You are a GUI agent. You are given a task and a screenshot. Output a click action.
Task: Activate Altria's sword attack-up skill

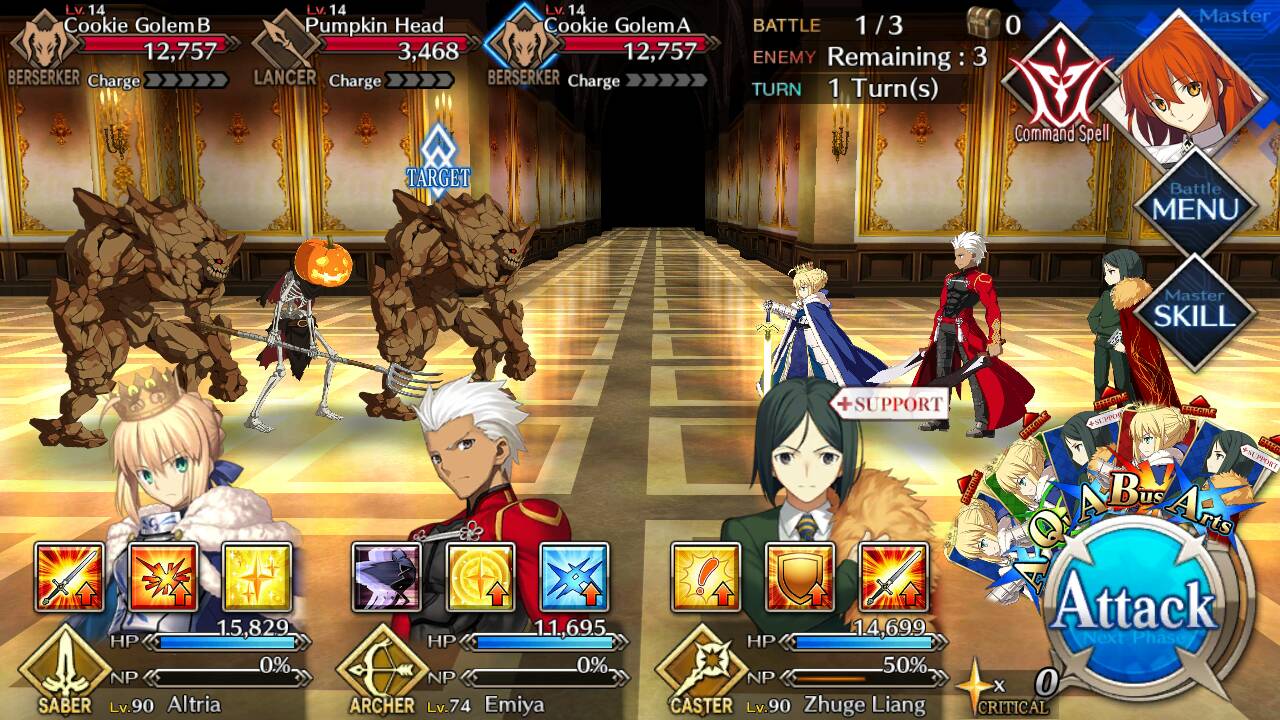[x=70, y=577]
